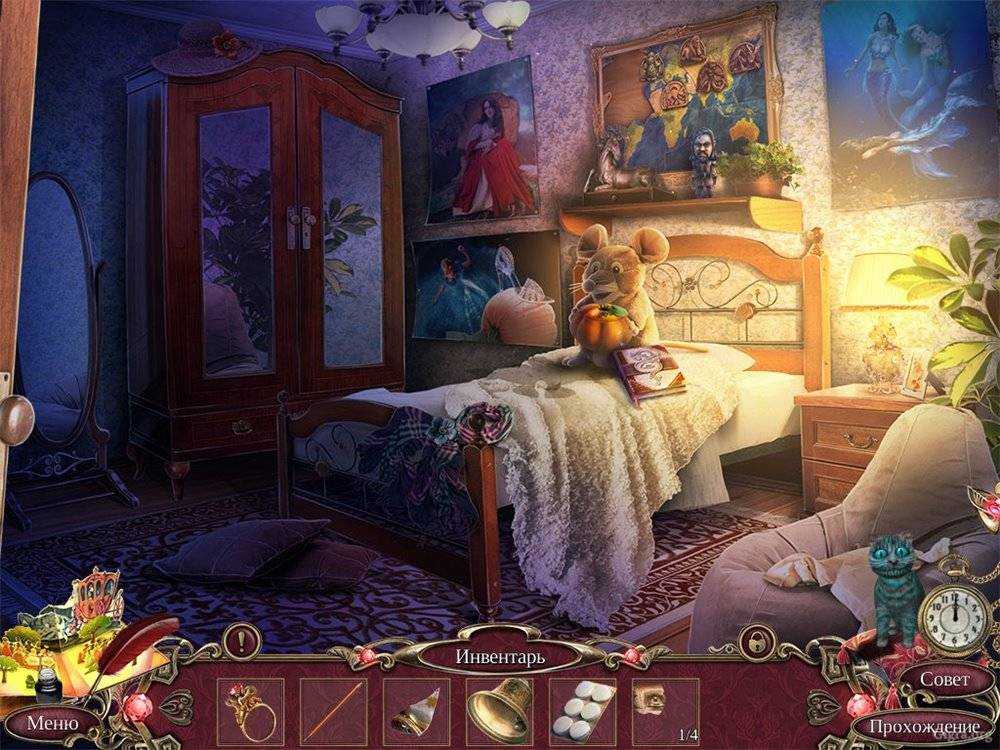Ask for a hint with Совет
Image resolution: width=1000 pixels, height=750 pixels.
pyautogui.click(x=944, y=679)
